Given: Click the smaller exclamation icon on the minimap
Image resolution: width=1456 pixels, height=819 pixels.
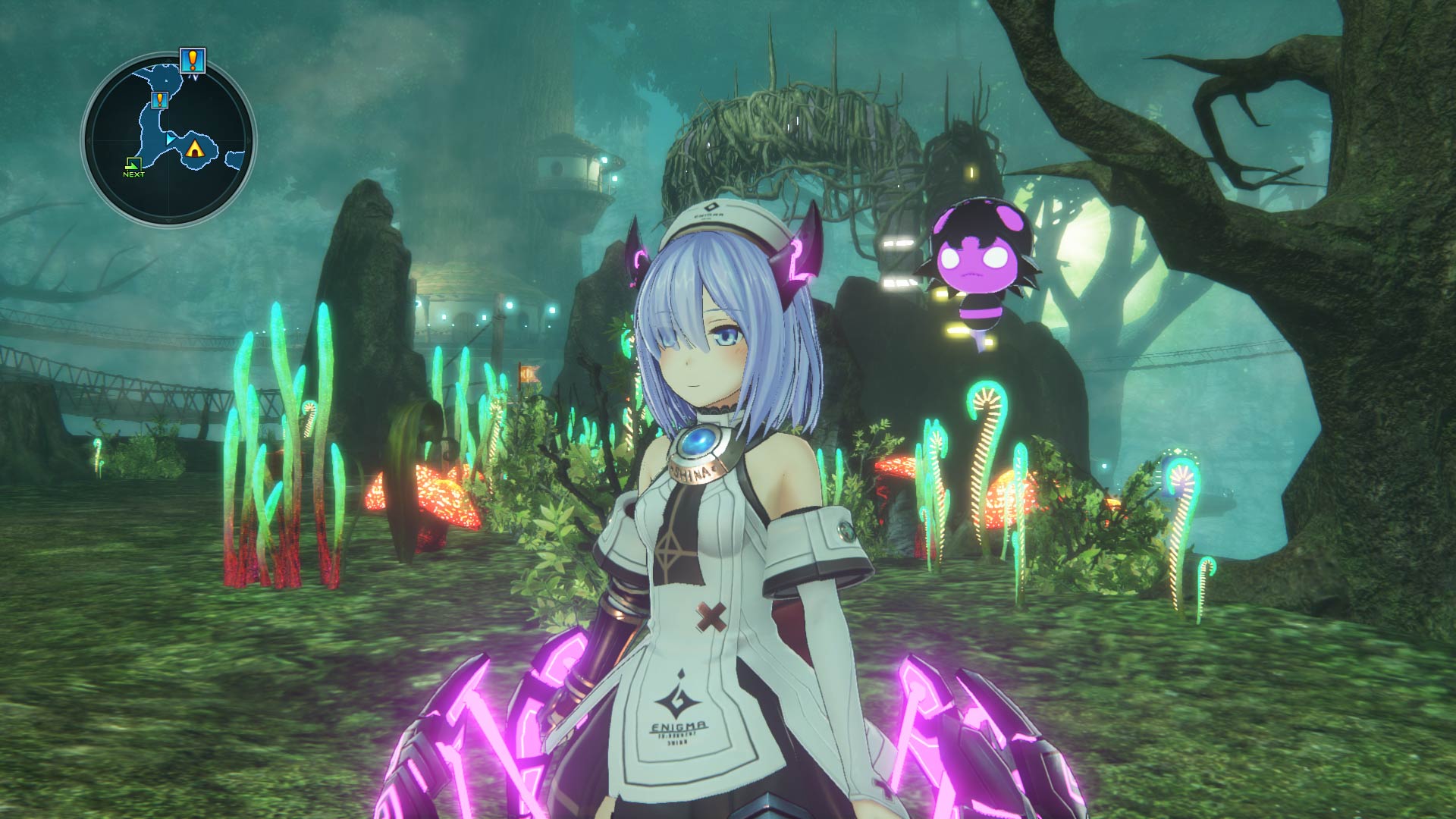Looking at the screenshot, I should click(x=160, y=101).
